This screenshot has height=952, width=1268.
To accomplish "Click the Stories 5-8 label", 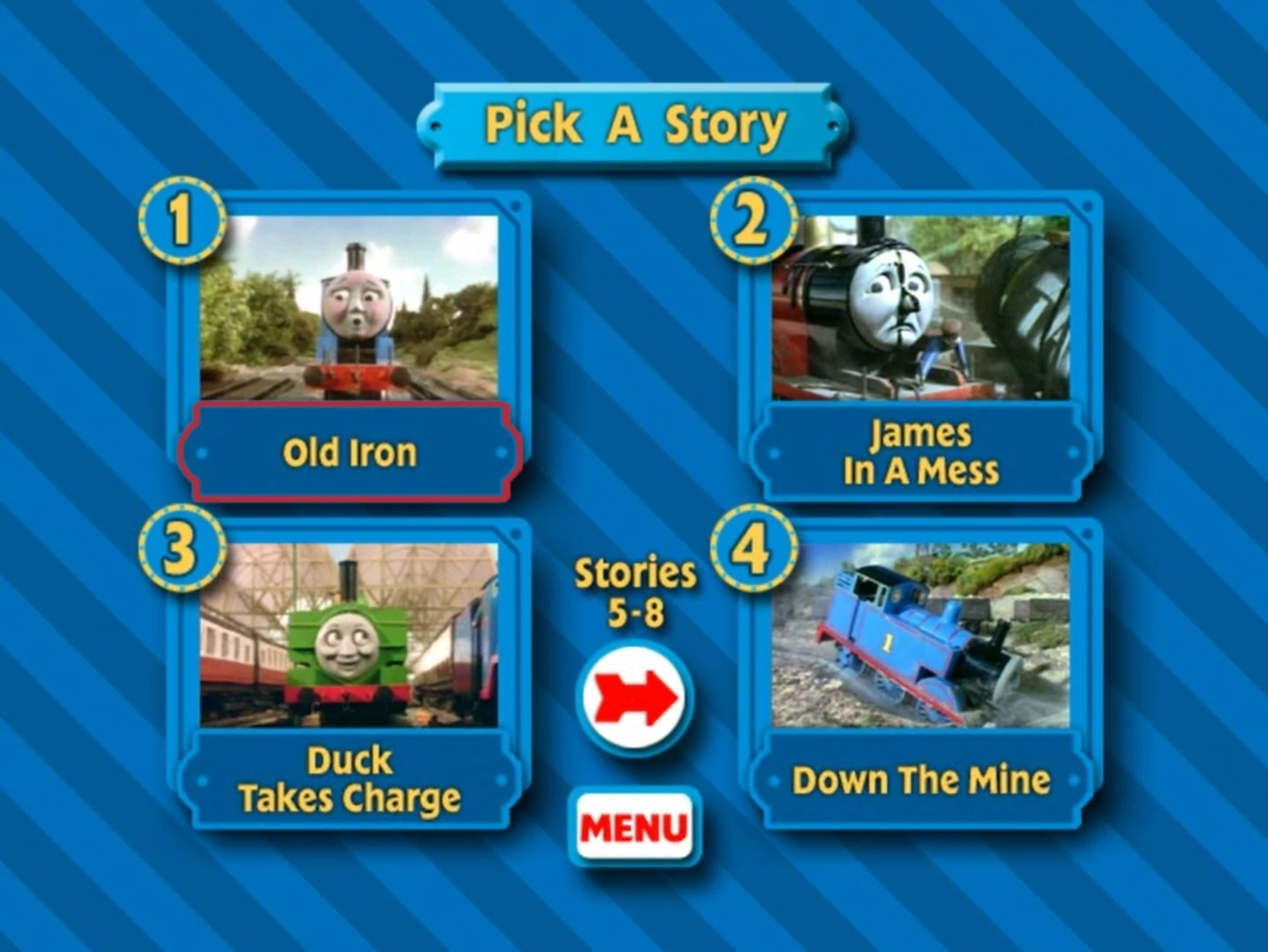I will (x=634, y=591).
